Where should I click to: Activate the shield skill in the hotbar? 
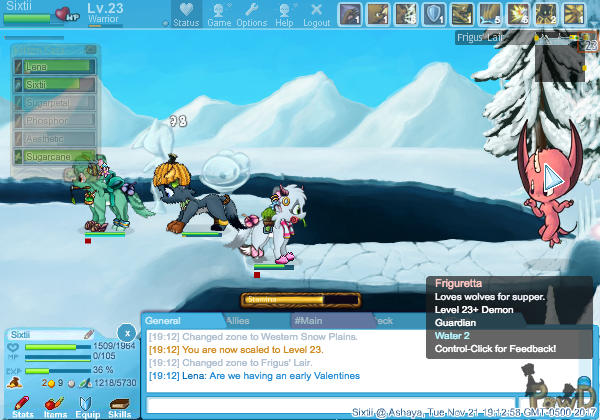tap(435, 14)
